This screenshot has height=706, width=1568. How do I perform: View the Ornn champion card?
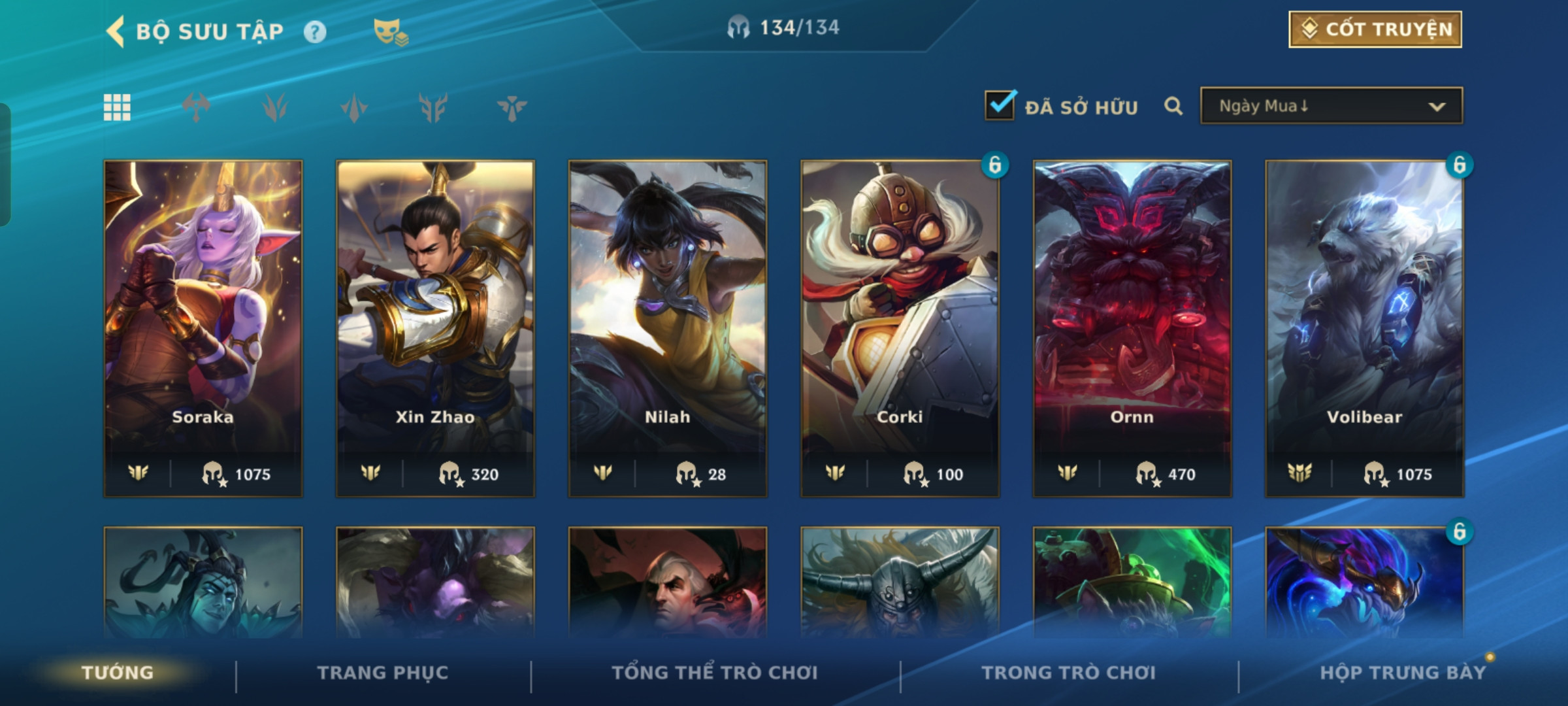click(1132, 327)
